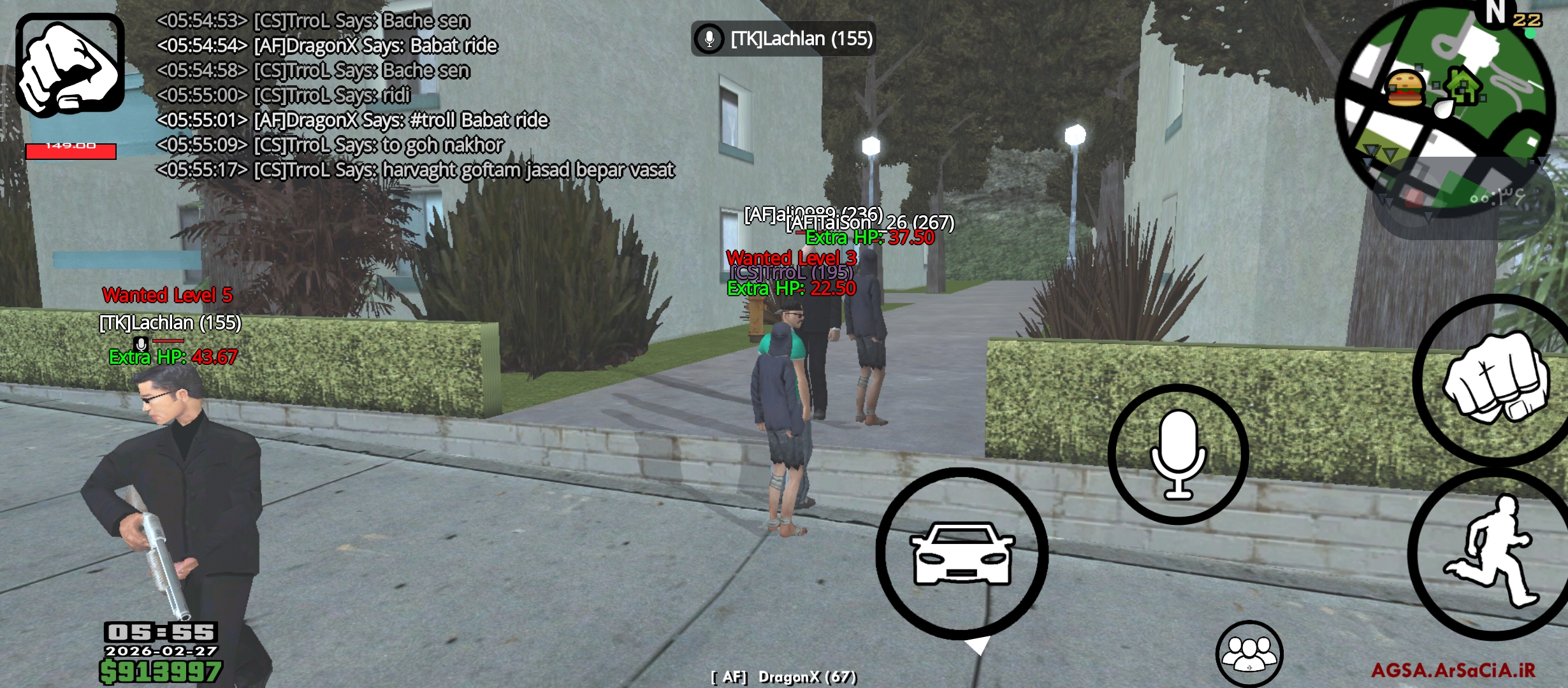Hit the sprint running-man button
This screenshot has width=1568, height=688.
(1493, 553)
